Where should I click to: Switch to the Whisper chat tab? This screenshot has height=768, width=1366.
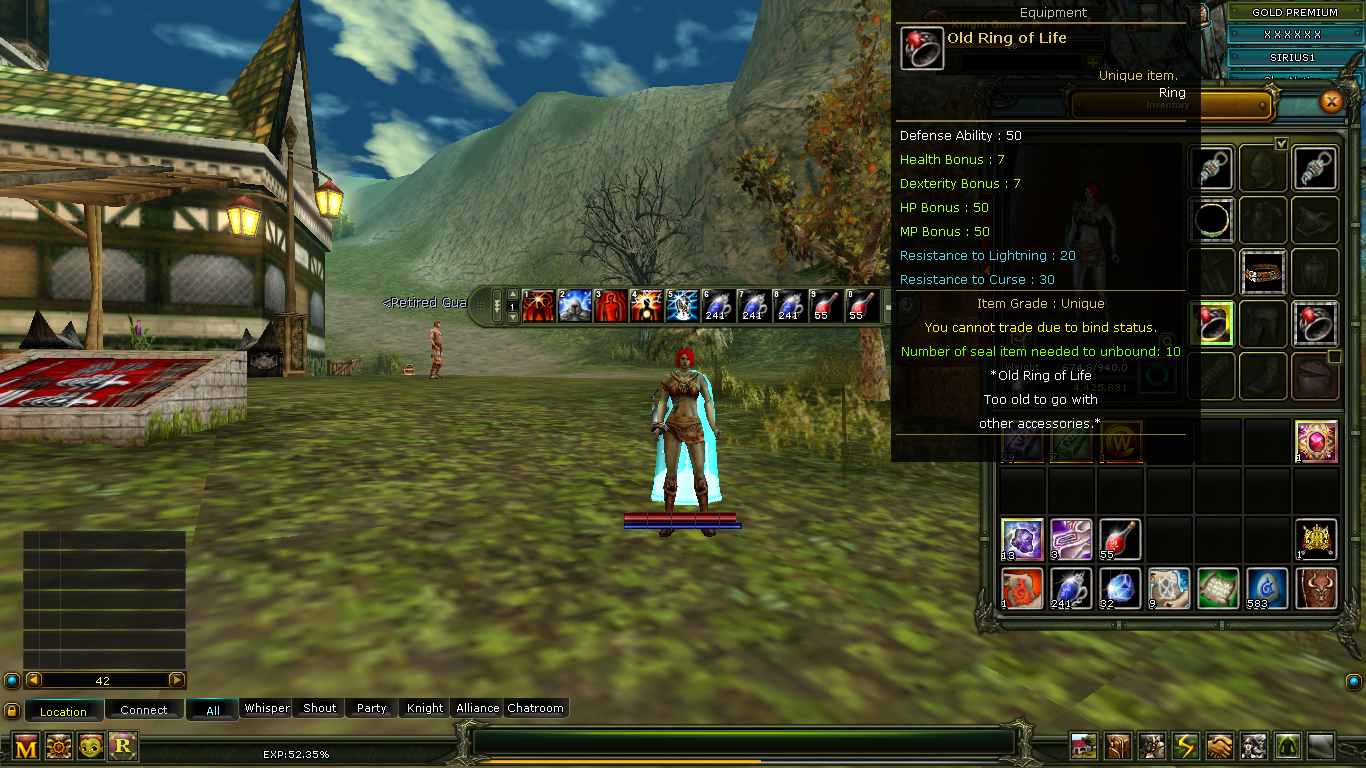click(x=265, y=708)
